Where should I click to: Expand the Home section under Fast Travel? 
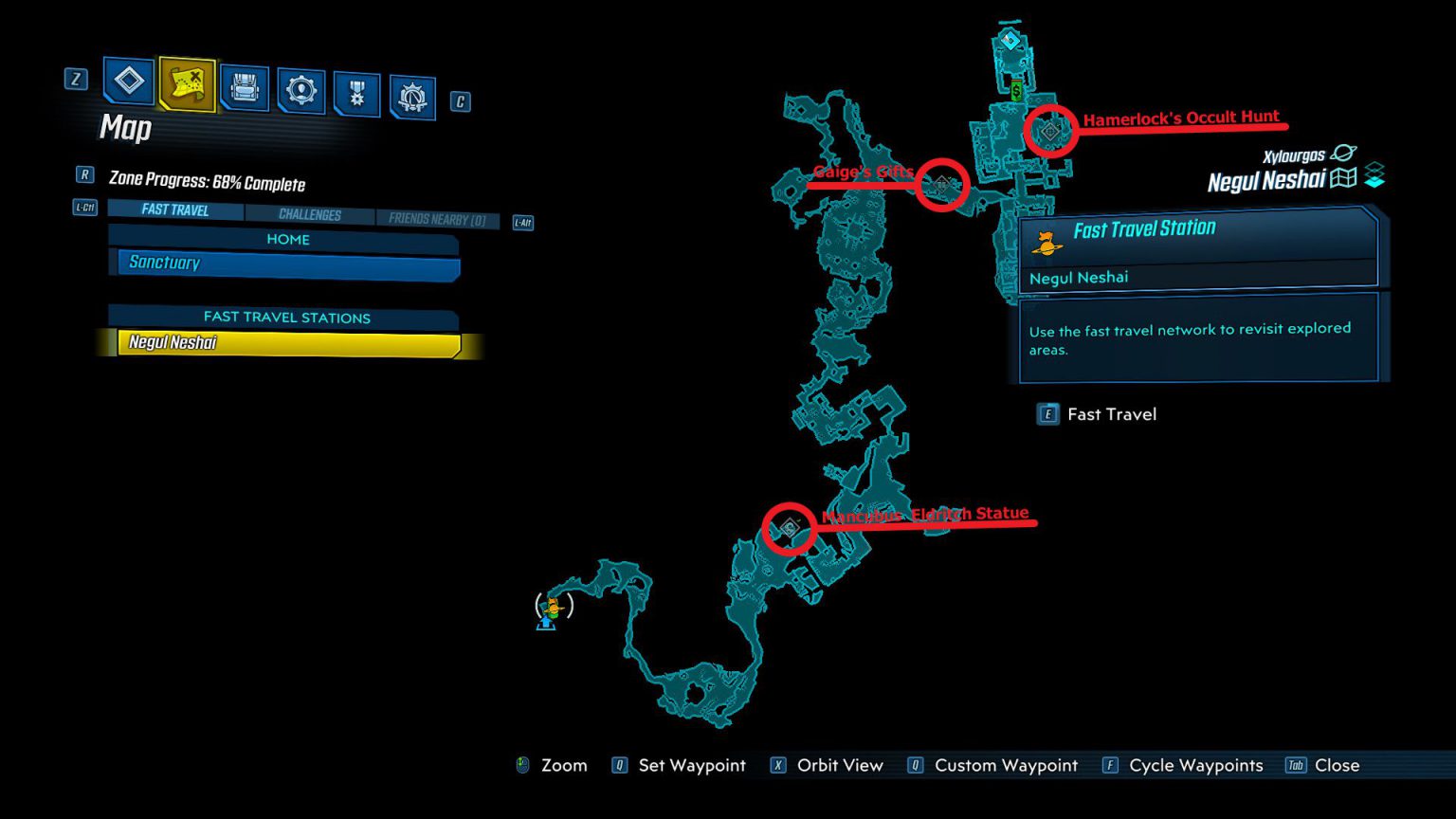point(287,239)
